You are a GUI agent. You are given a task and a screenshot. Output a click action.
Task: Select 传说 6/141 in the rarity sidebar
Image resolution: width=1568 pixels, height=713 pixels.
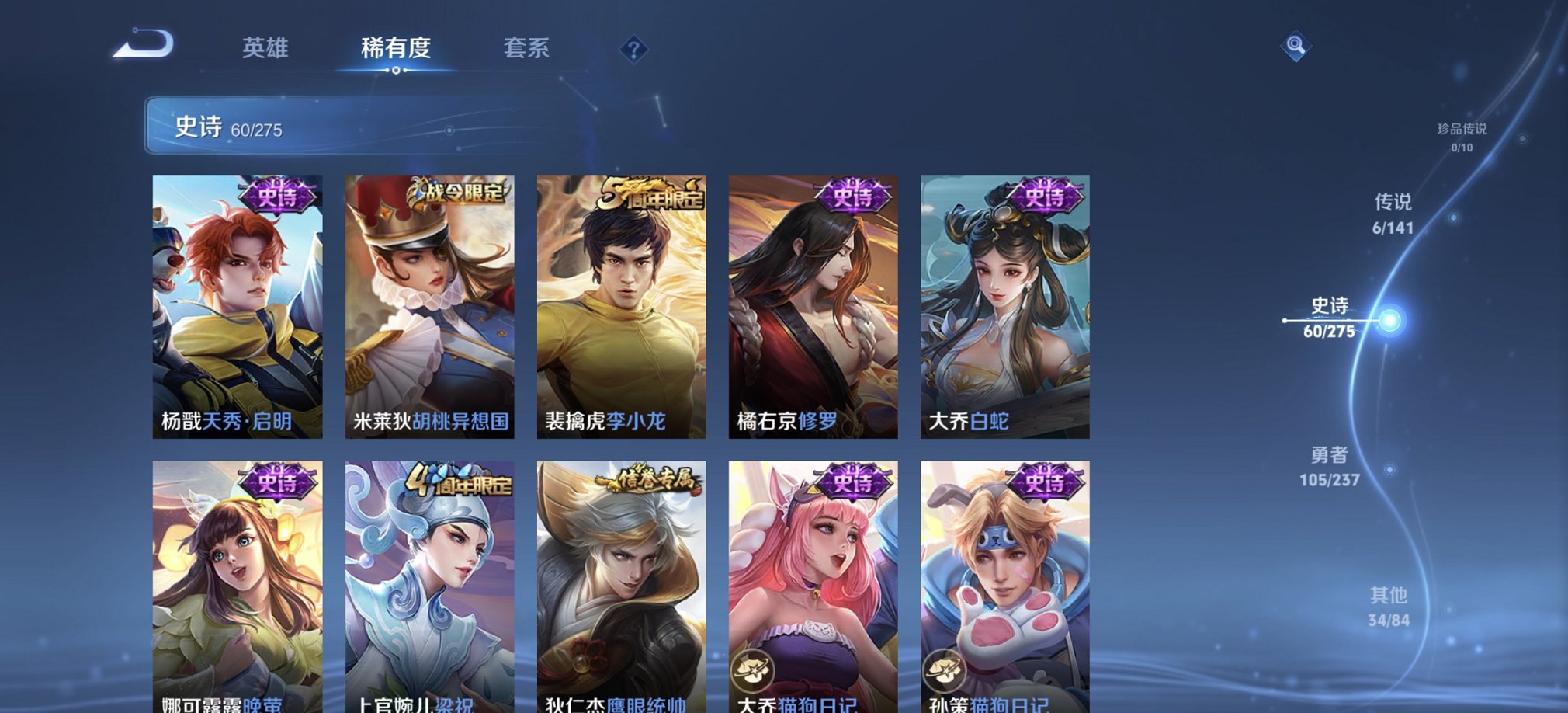[x=1393, y=215]
